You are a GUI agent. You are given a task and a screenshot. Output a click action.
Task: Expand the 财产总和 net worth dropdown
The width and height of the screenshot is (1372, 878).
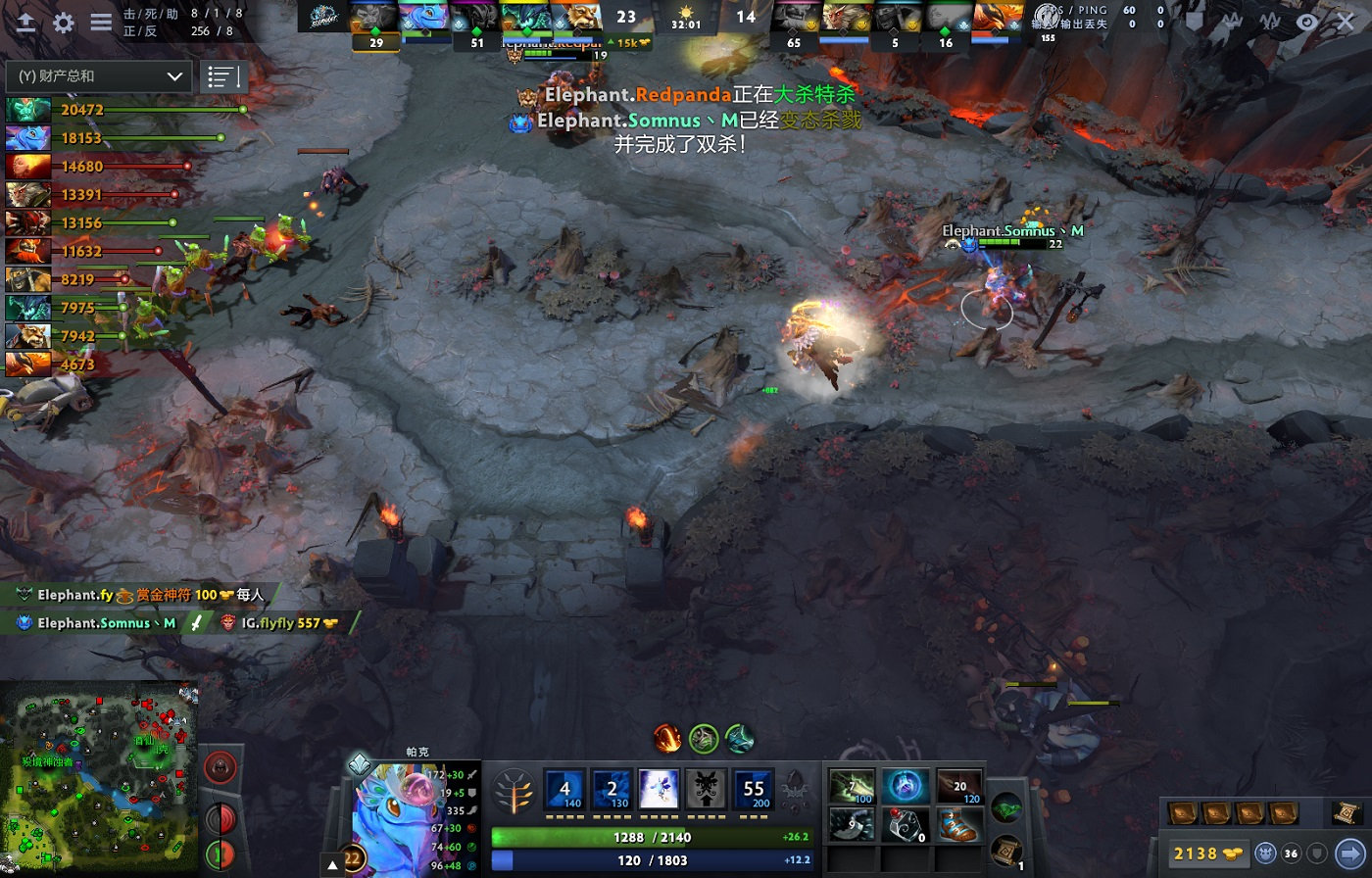tap(98, 76)
